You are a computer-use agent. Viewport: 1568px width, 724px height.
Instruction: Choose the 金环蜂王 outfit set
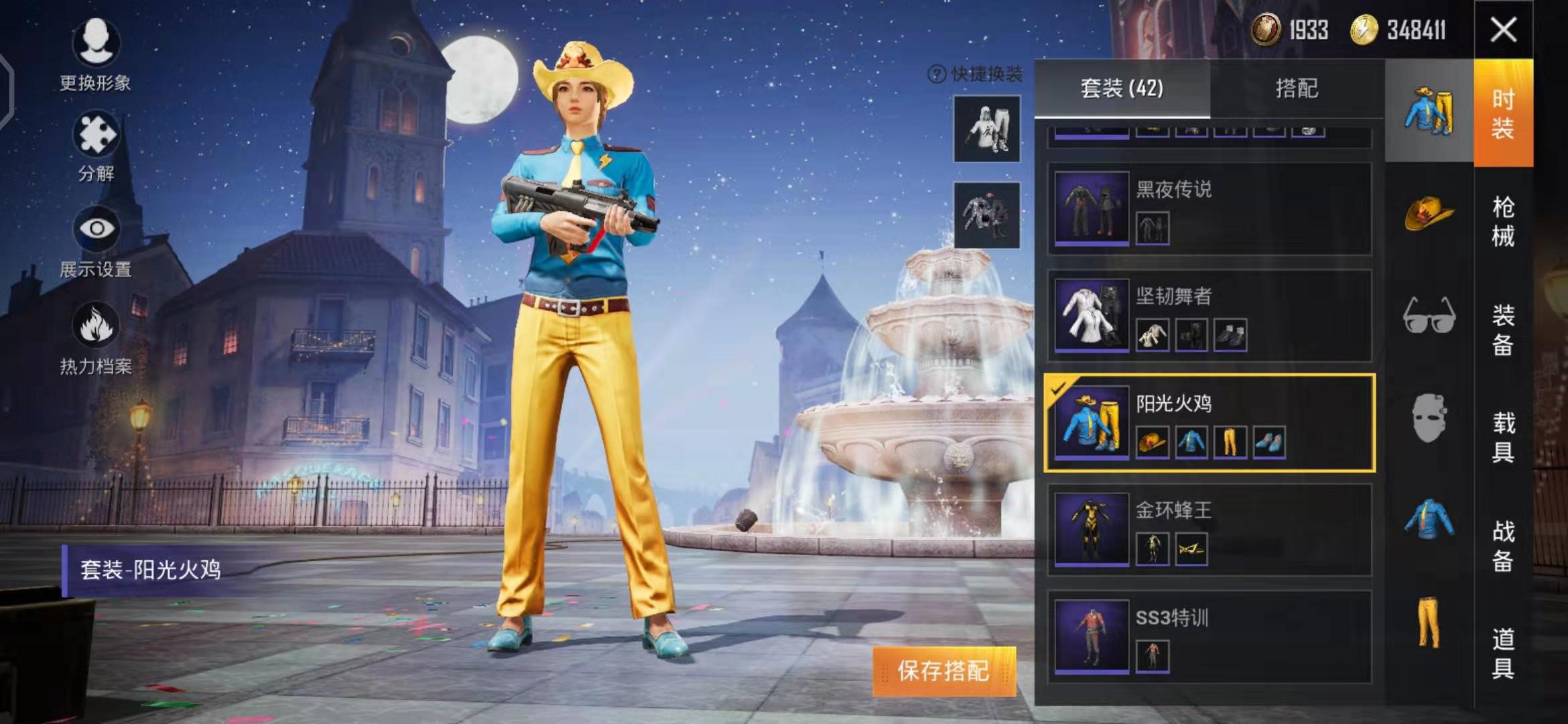pyautogui.click(x=1210, y=530)
